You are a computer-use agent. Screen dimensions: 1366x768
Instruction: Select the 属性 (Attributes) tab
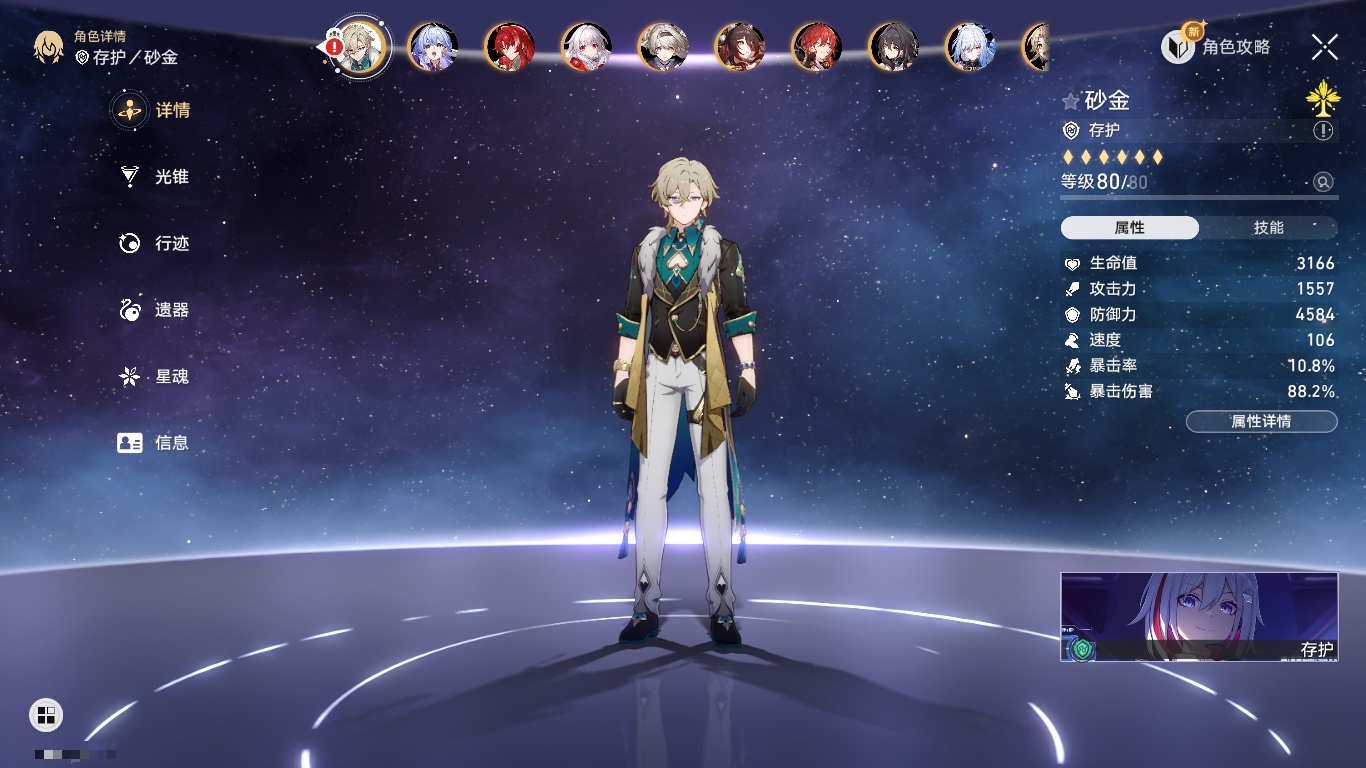coord(1130,228)
